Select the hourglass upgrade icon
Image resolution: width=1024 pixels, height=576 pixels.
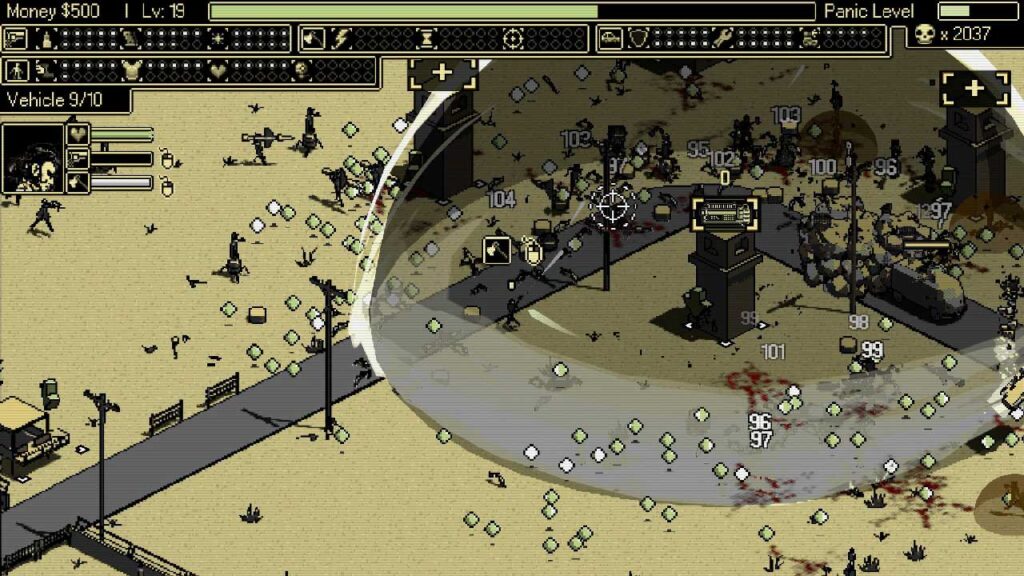[427, 39]
